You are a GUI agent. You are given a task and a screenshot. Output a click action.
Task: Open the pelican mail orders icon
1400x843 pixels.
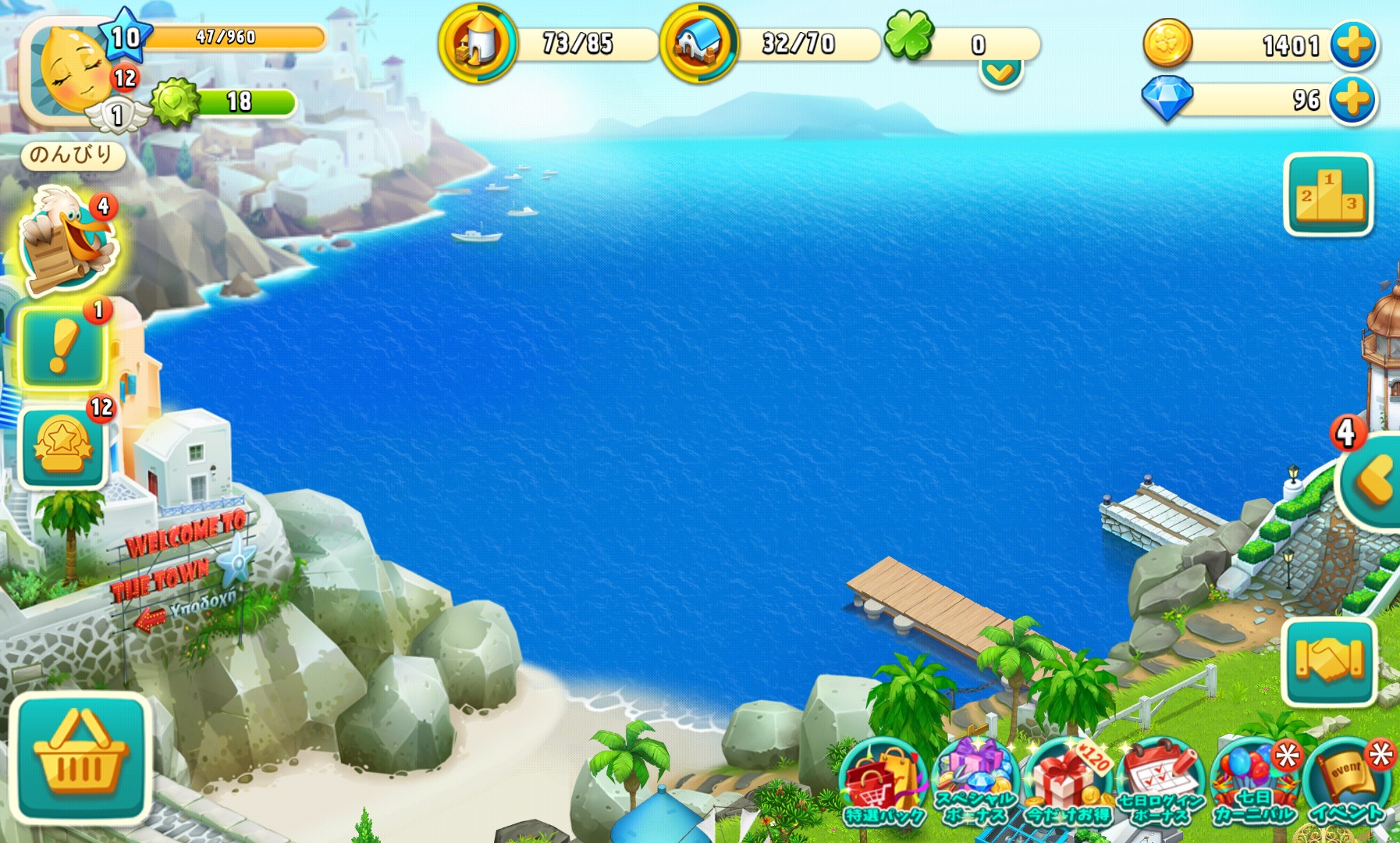pyautogui.click(x=67, y=242)
